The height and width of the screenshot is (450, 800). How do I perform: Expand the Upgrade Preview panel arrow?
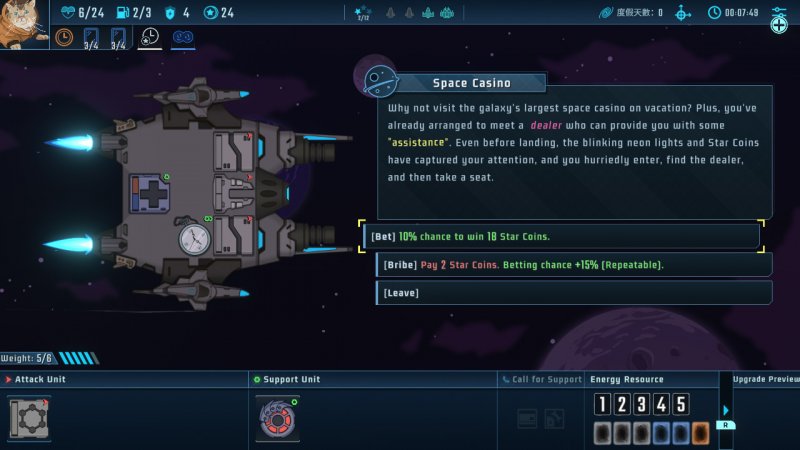click(726, 410)
